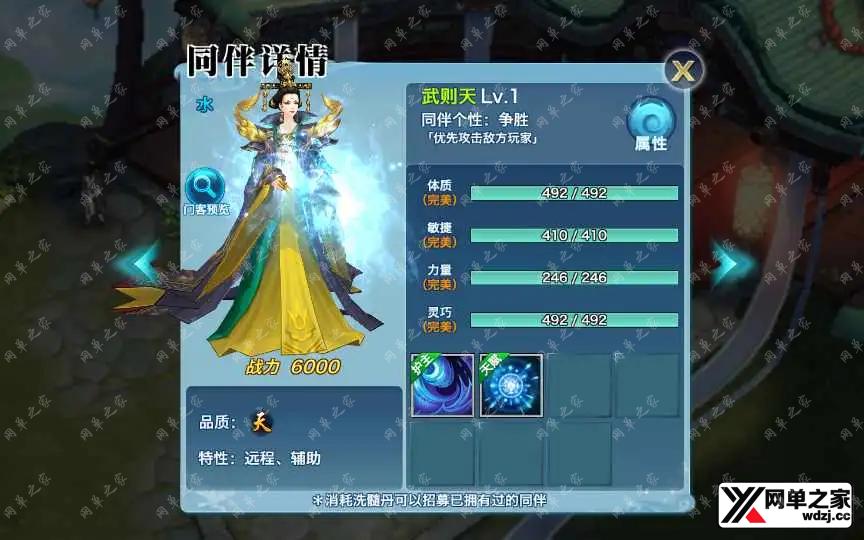864x540 pixels.
Task: Go to the previous companion
Action: pyautogui.click(x=141, y=262)
